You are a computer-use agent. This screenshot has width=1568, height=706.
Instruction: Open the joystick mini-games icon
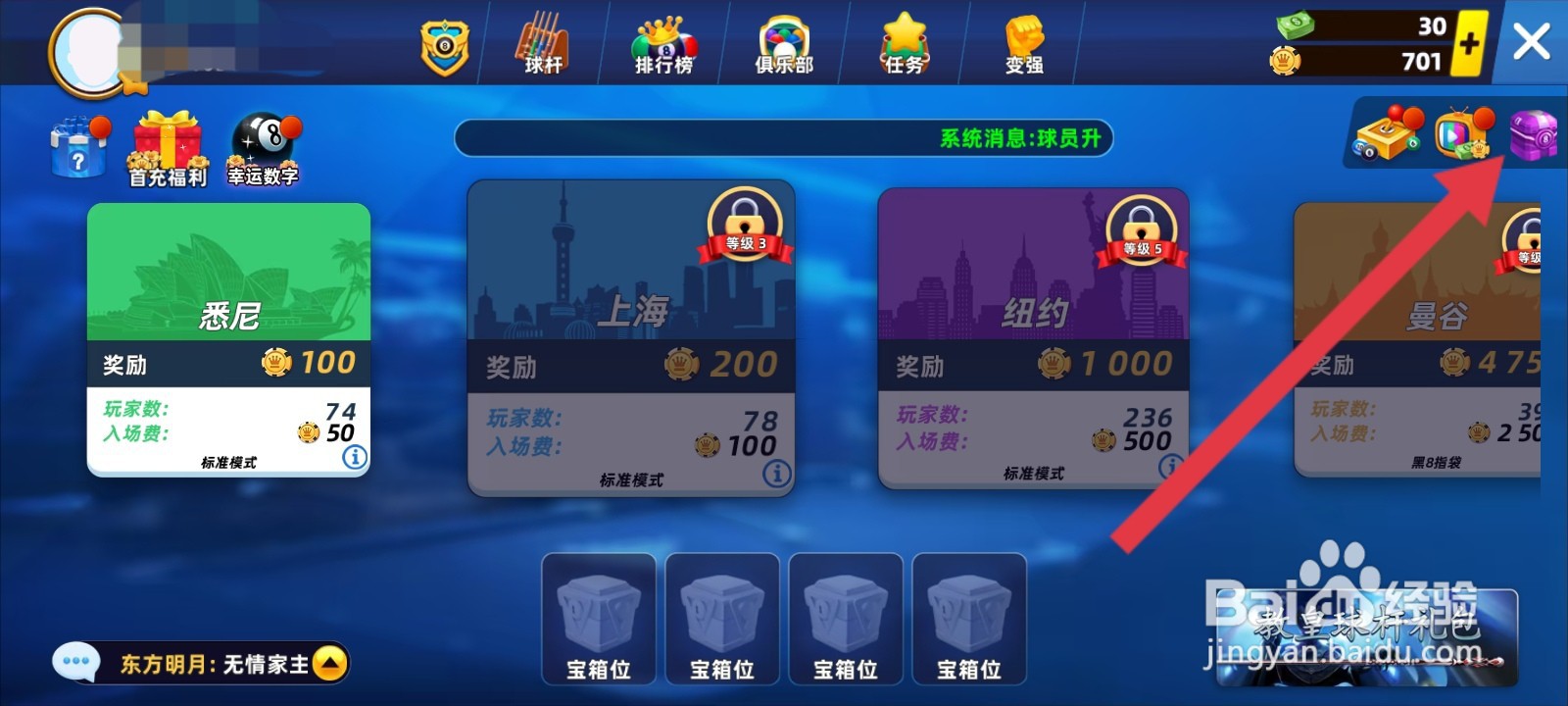[1385, 135]
